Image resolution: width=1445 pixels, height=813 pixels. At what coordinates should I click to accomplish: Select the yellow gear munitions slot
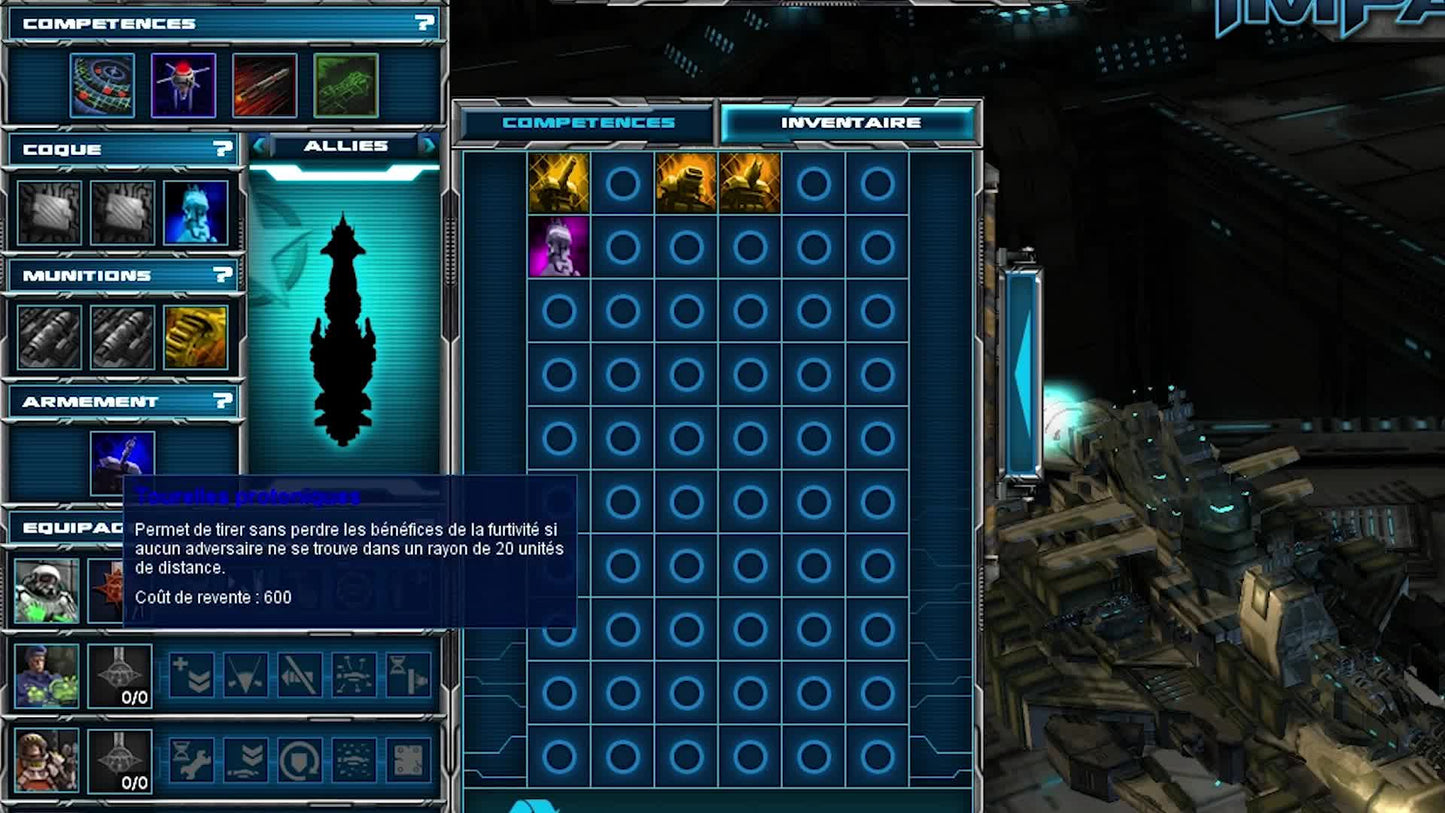click(x=196, y=338)
